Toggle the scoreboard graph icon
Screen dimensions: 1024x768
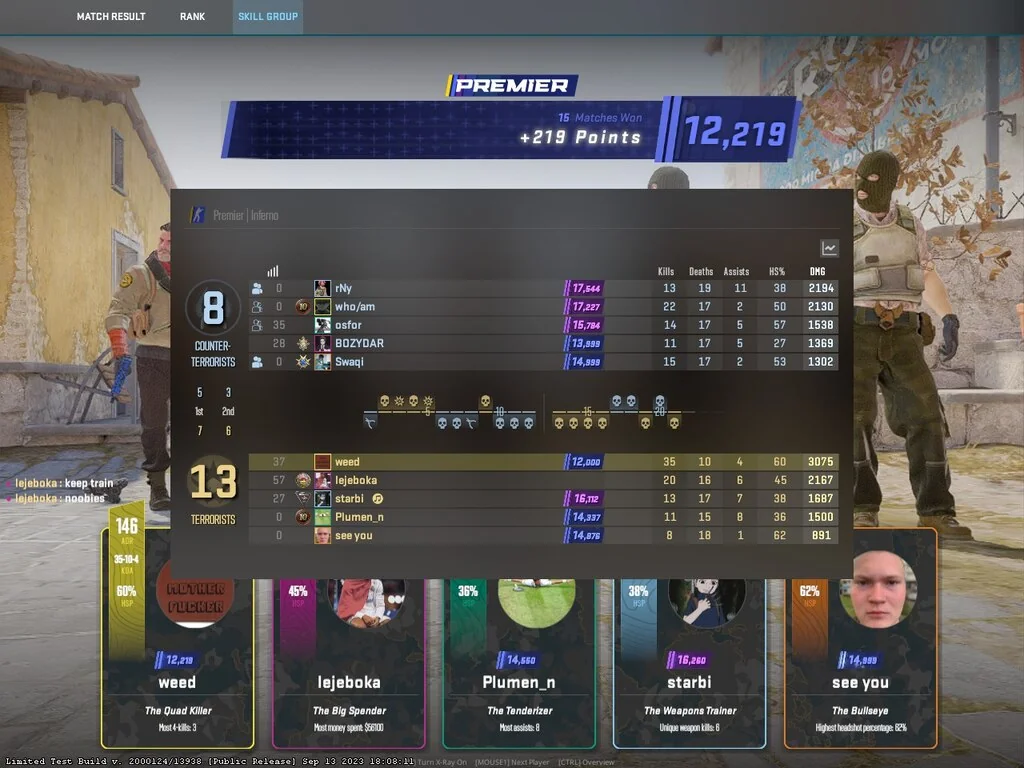(829, 248)
